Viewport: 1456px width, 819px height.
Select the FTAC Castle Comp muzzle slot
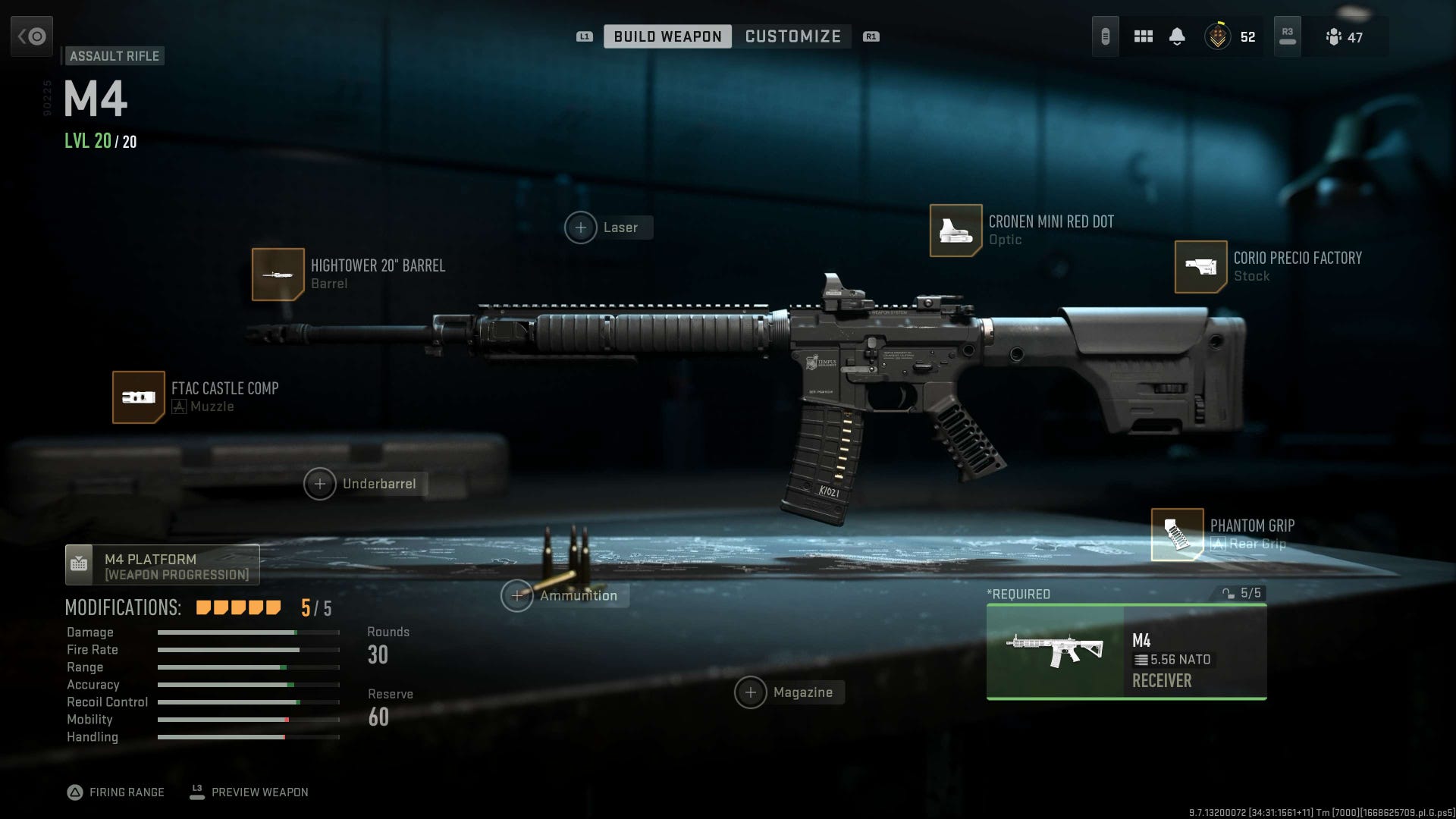click(139, 397)
